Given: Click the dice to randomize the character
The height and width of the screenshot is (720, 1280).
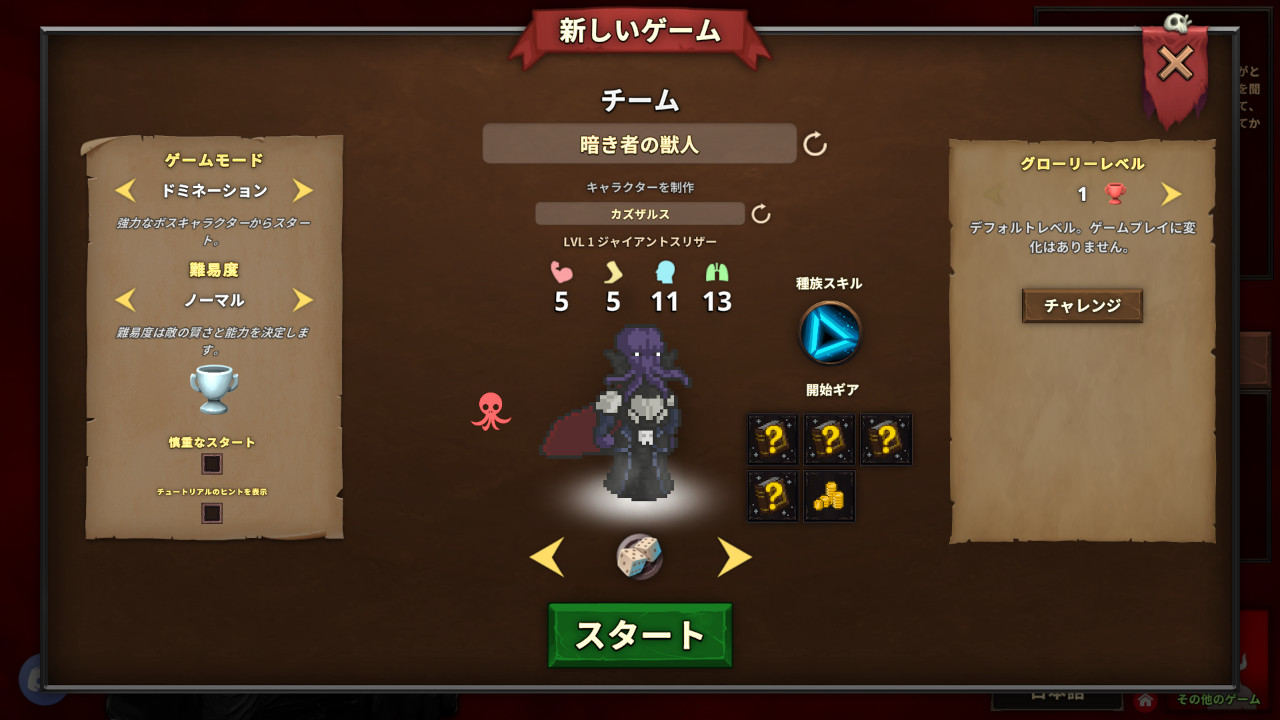Looking at the screenshot, I should pos(640,557).
